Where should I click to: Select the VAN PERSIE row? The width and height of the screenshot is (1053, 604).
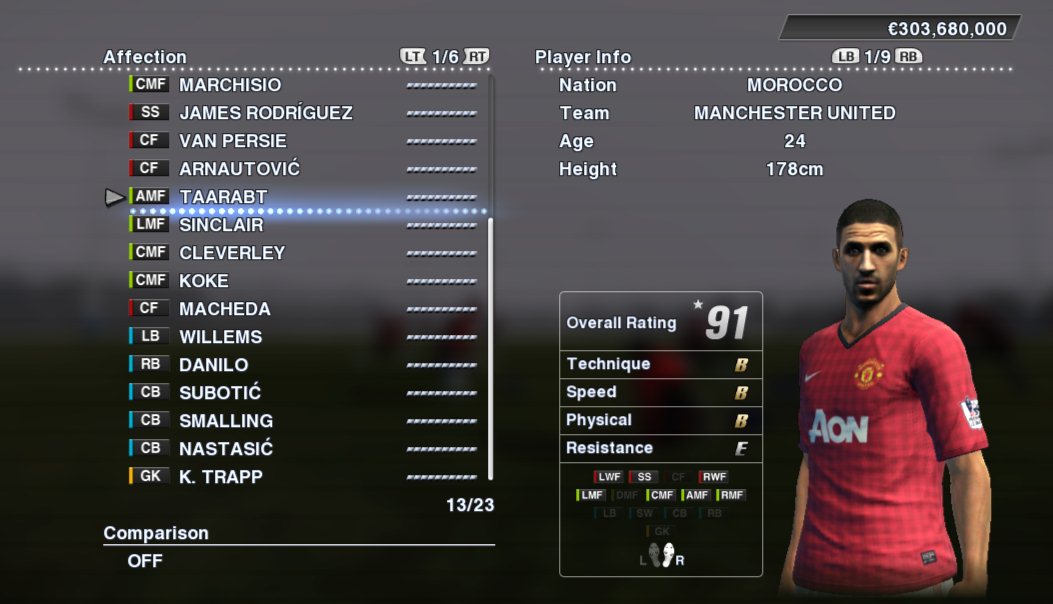[232, 141]
